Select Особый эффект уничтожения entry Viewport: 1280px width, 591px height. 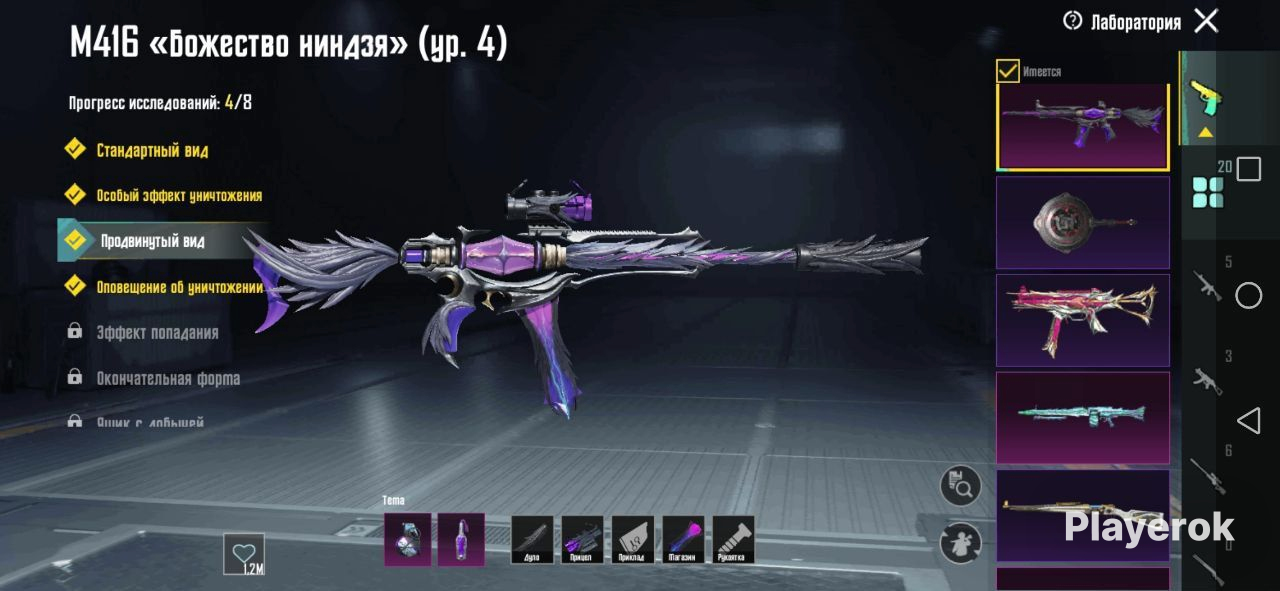178,196
